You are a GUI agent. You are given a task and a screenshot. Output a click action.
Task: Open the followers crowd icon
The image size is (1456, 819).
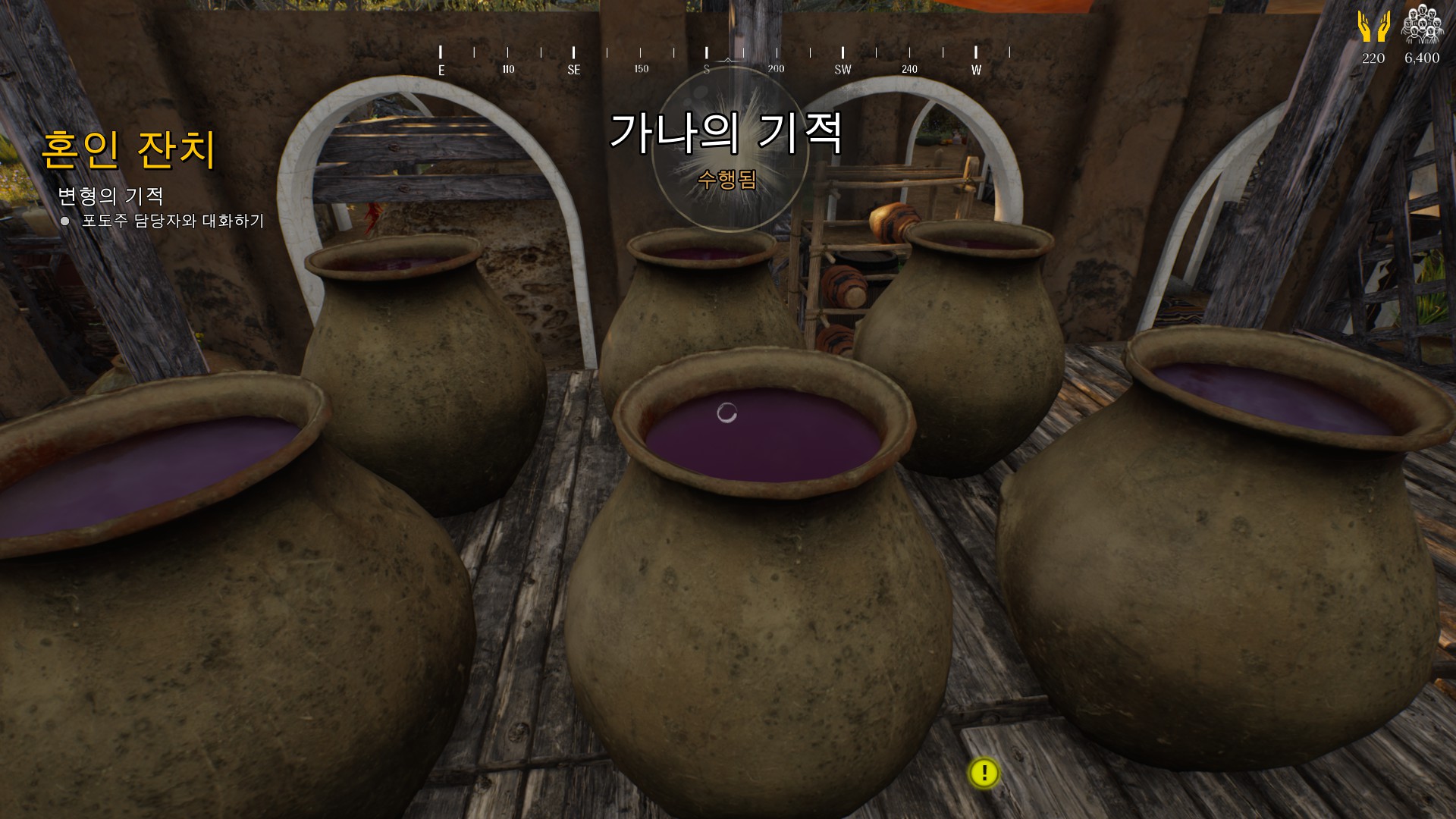click(1422, 24)
